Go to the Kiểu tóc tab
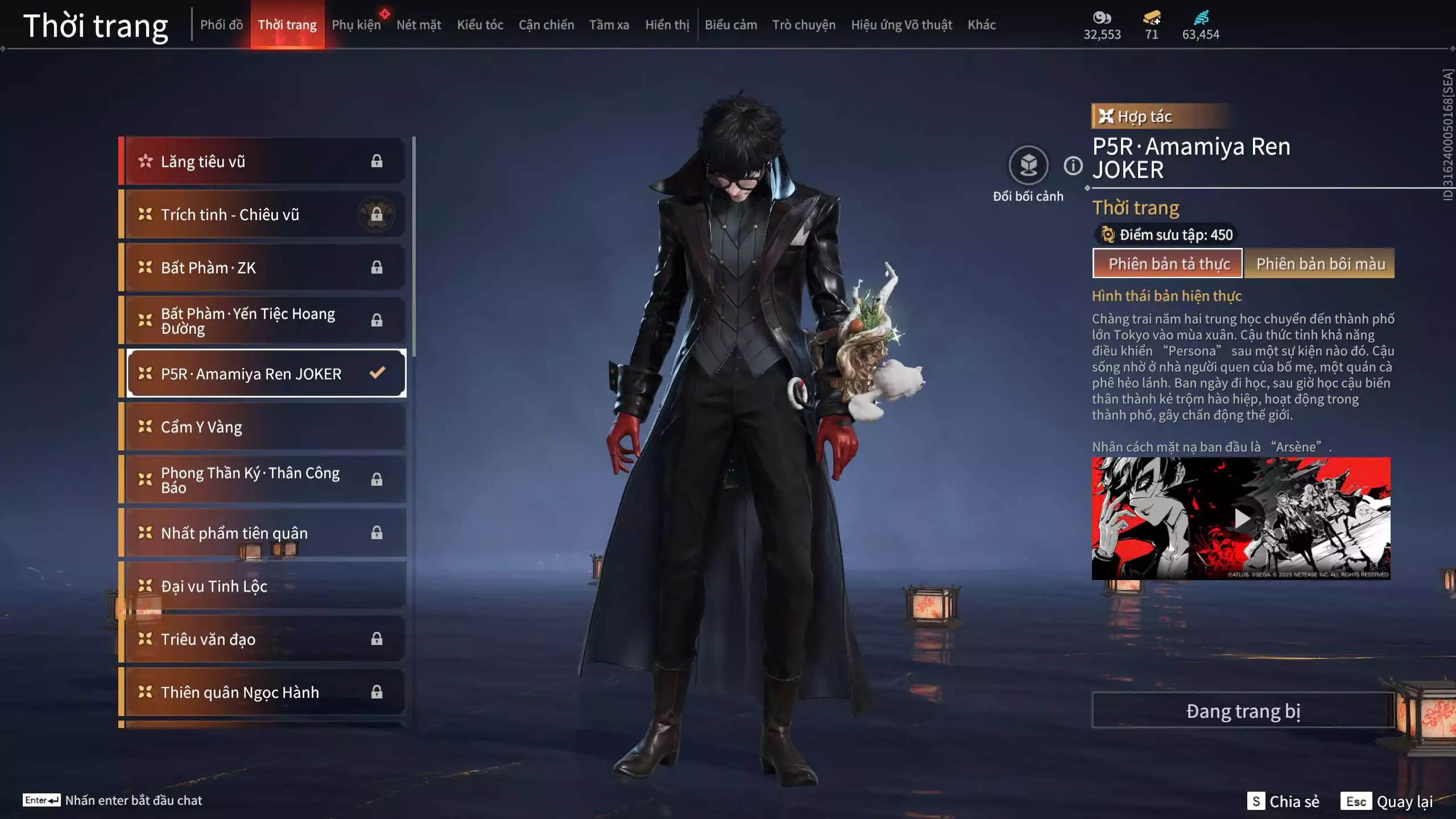The width and height of the screenshot is (1456, 819). tap(480, 25)
